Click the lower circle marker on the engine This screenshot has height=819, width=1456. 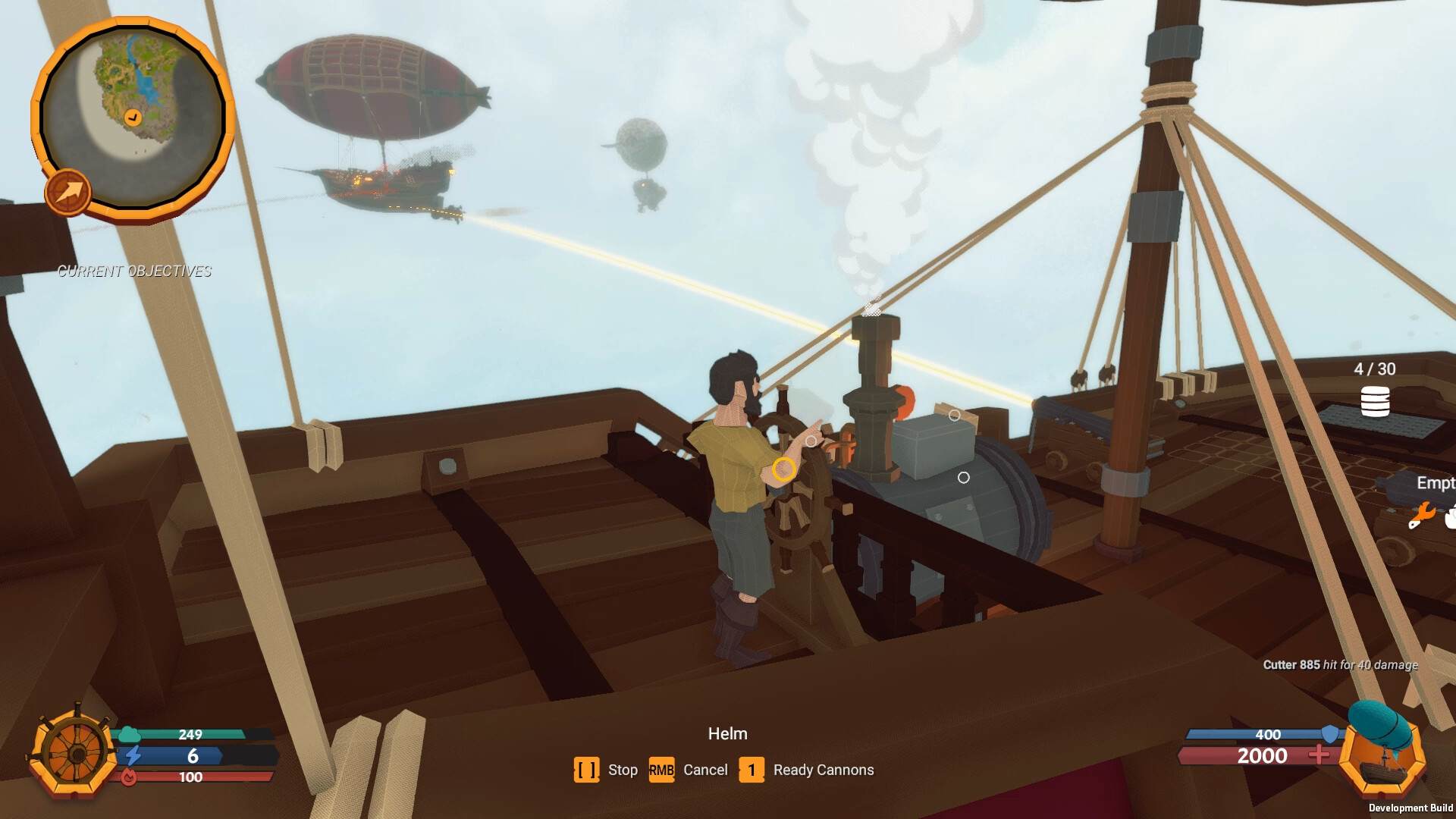pos(964,477)
